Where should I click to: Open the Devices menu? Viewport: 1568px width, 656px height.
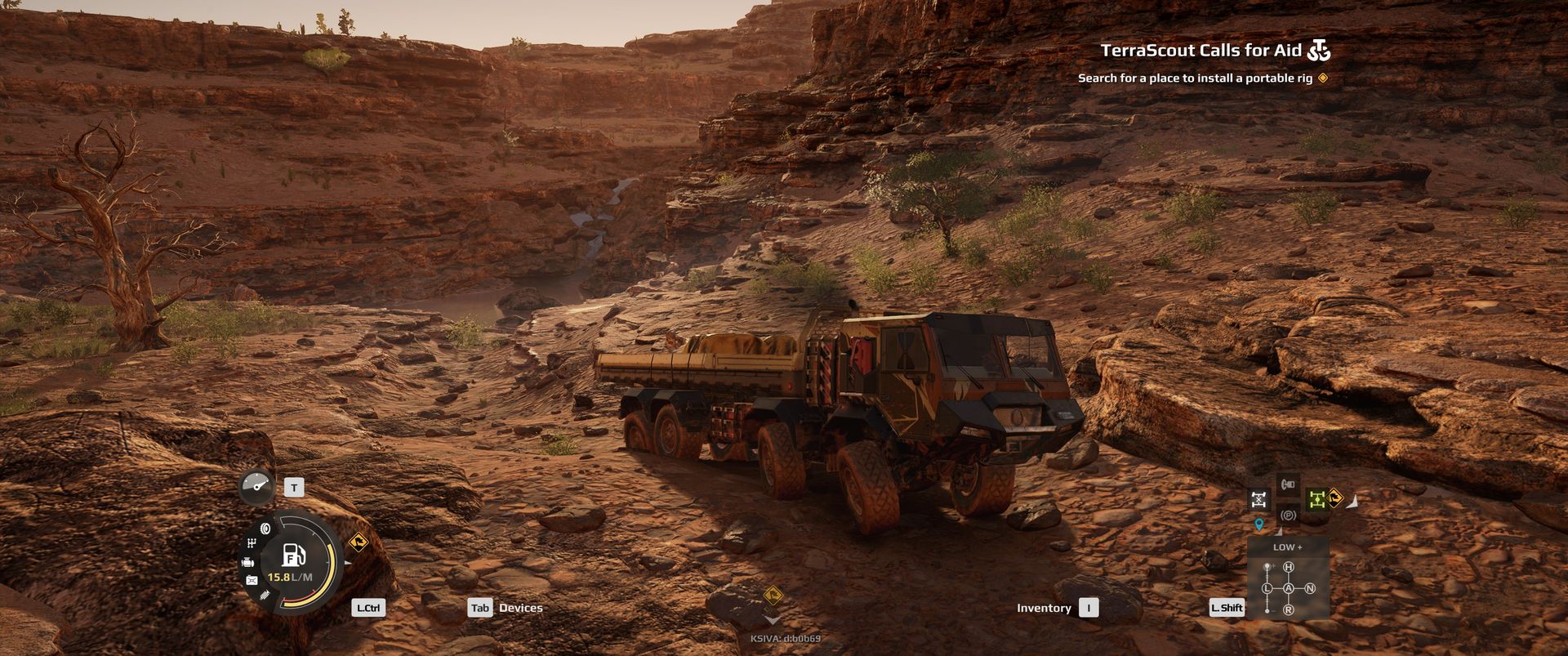click(520, 608)
